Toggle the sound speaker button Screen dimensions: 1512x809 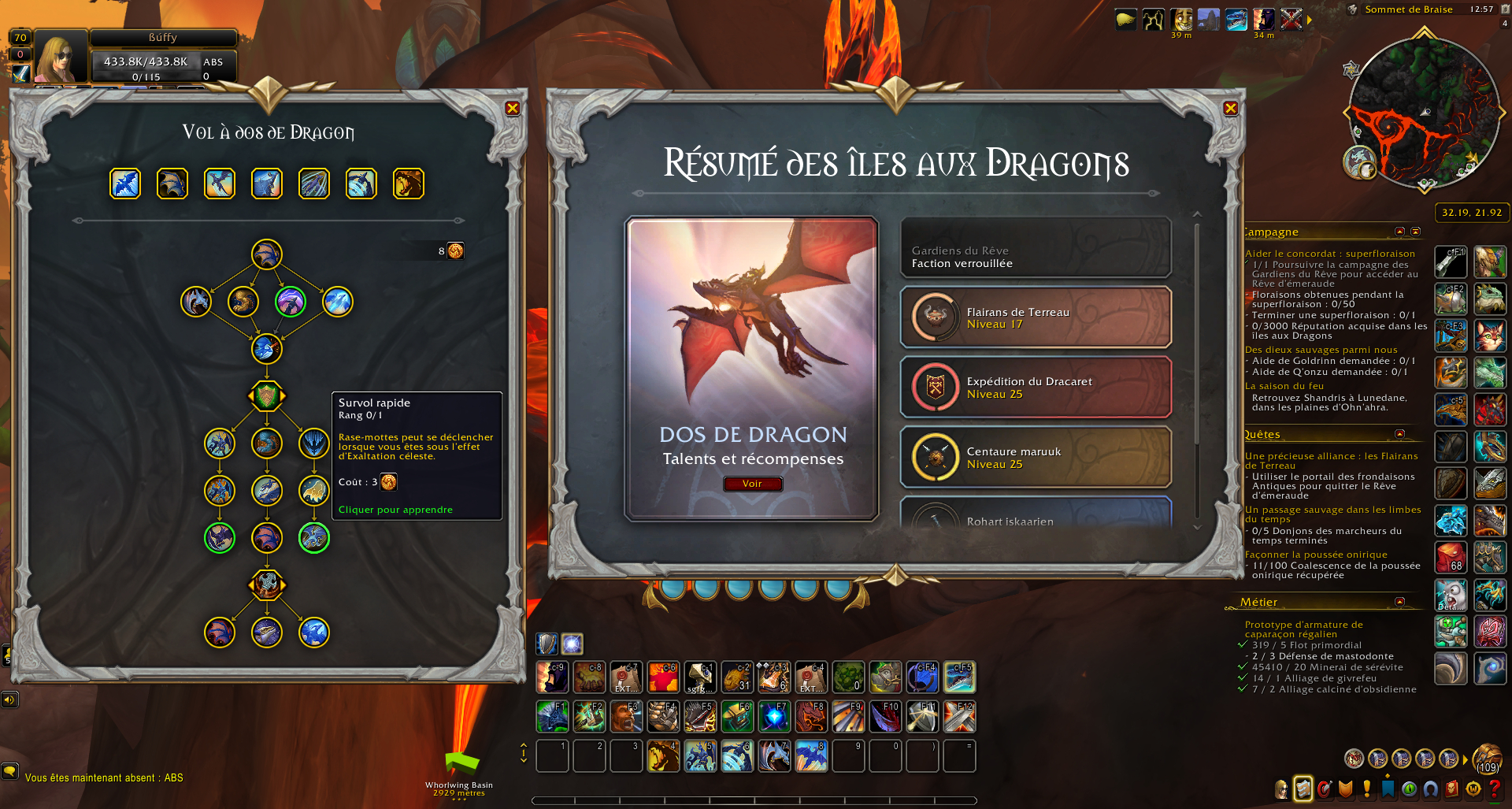point(9,700)
